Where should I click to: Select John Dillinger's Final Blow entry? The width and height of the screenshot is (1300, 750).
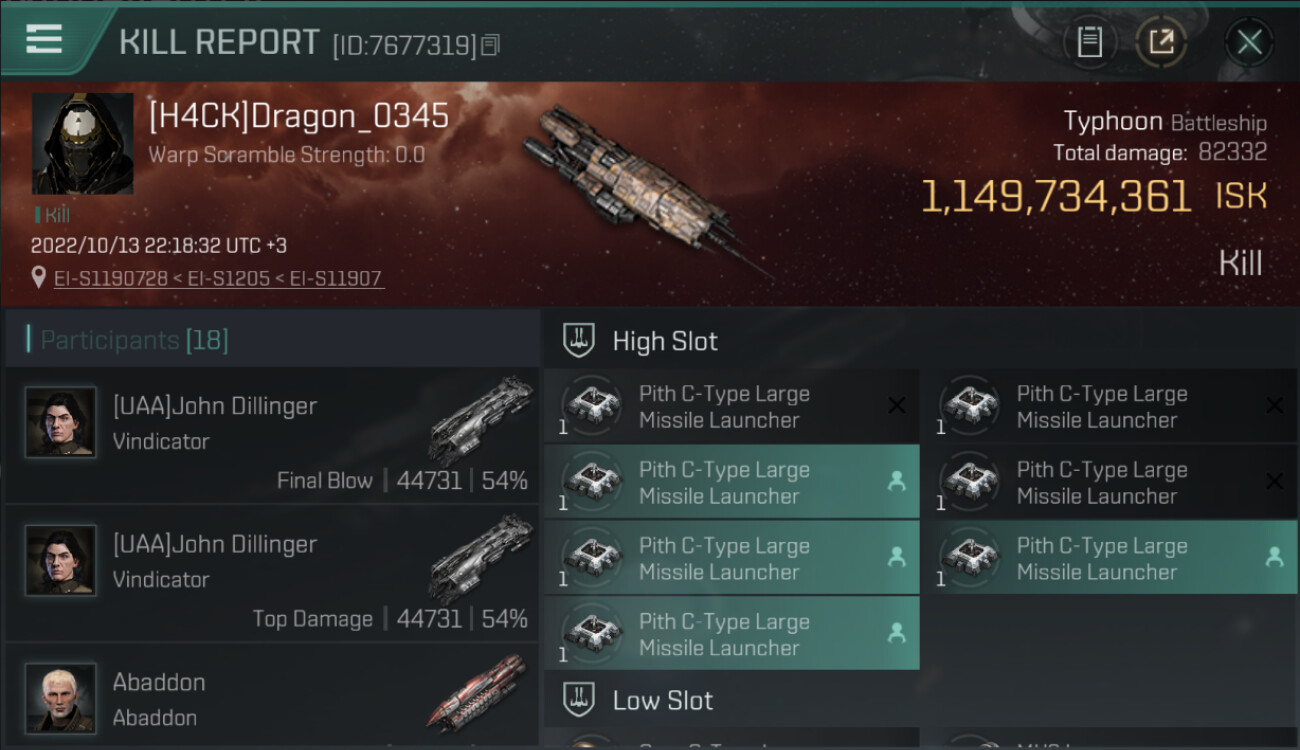coord(272,435)
